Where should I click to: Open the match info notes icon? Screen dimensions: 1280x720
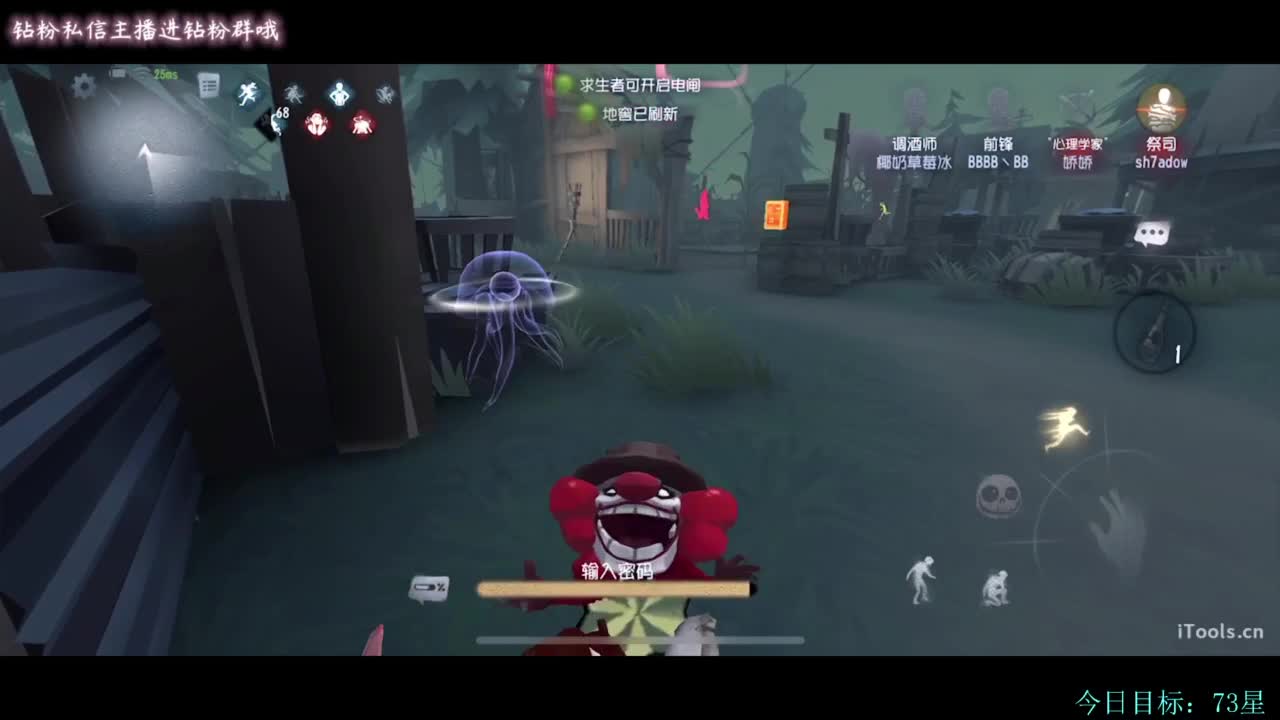[208, 85]
